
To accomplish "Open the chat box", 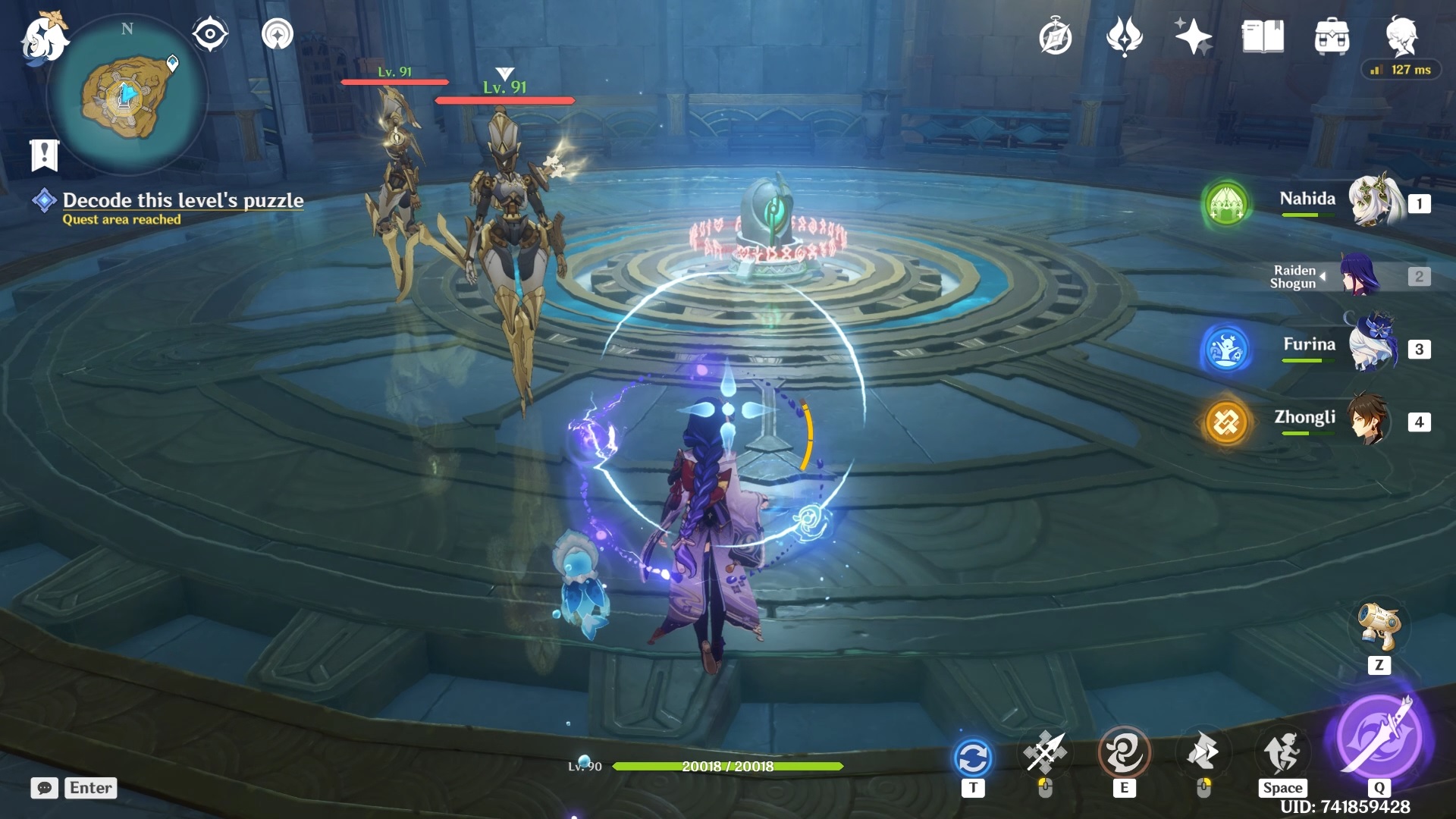I will click(x=74, y=788).
